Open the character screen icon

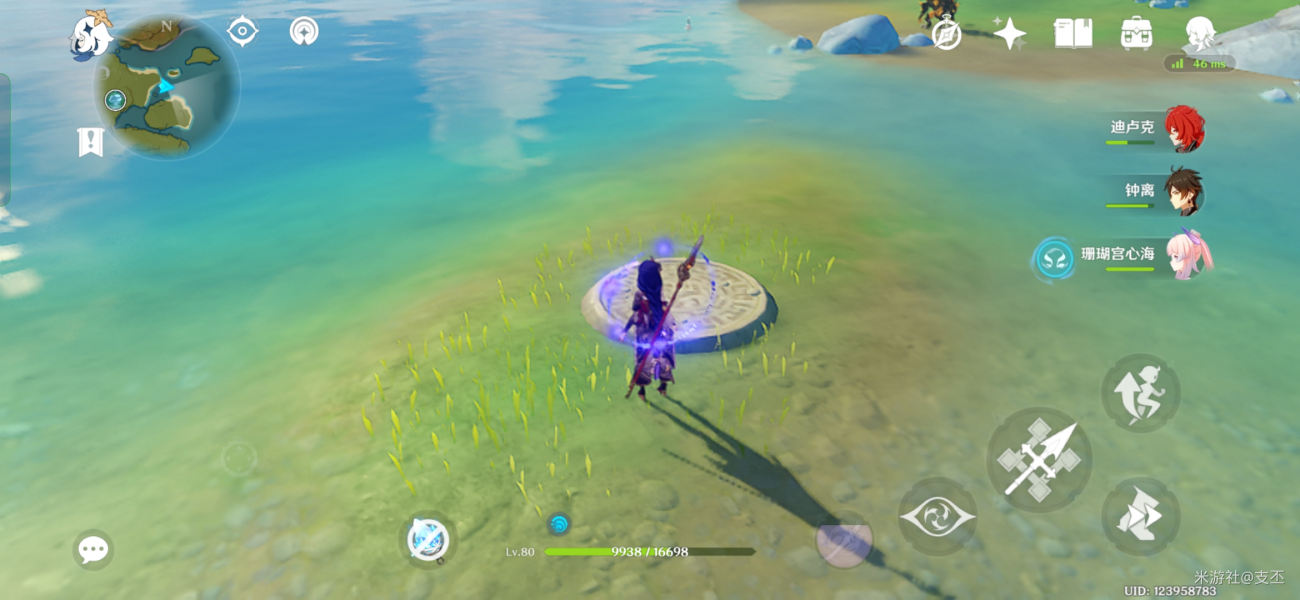tap(1199, 33)
